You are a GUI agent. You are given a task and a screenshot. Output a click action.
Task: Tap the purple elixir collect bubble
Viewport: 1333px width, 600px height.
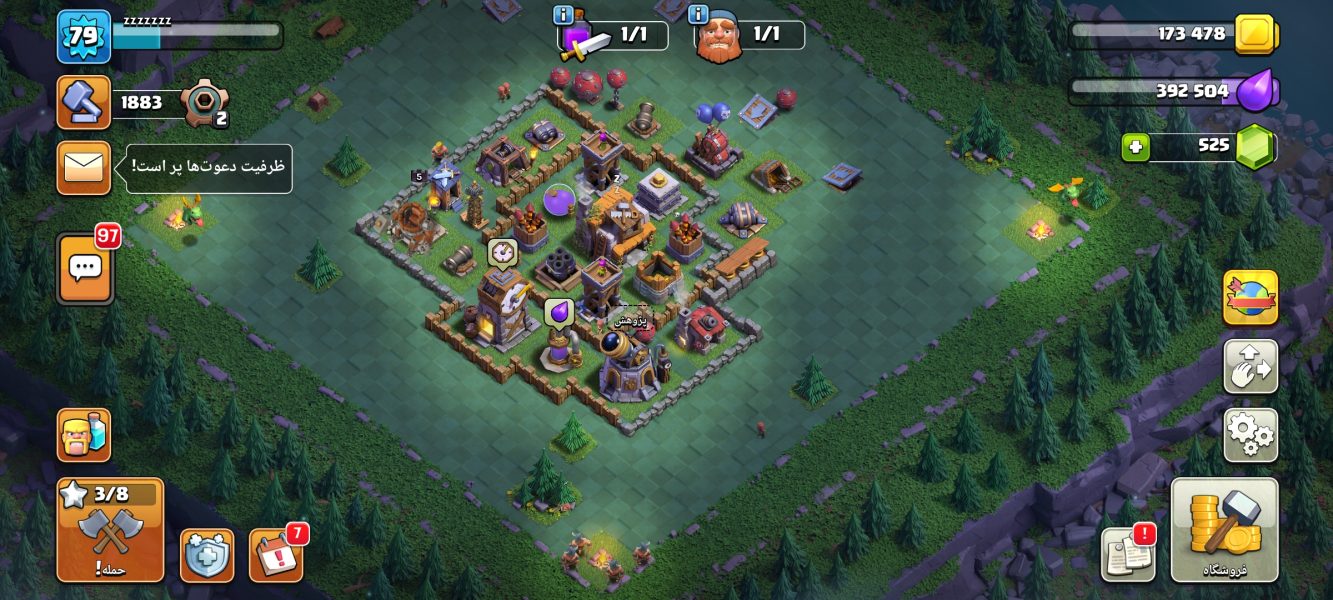(x=558, y=313)
